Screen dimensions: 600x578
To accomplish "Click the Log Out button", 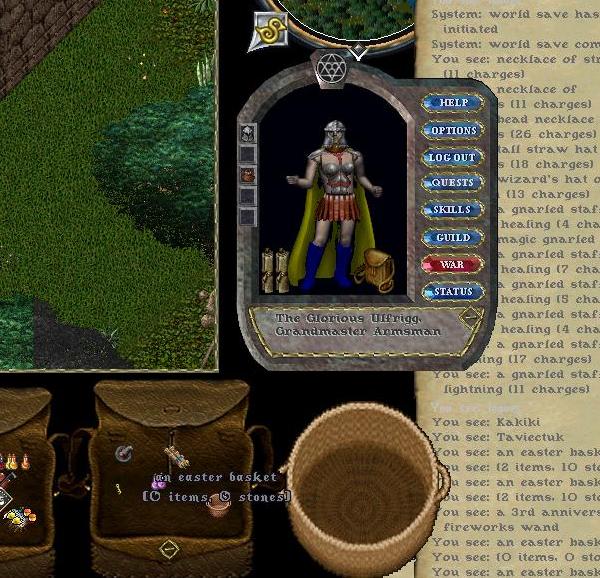I will [452, 157].
